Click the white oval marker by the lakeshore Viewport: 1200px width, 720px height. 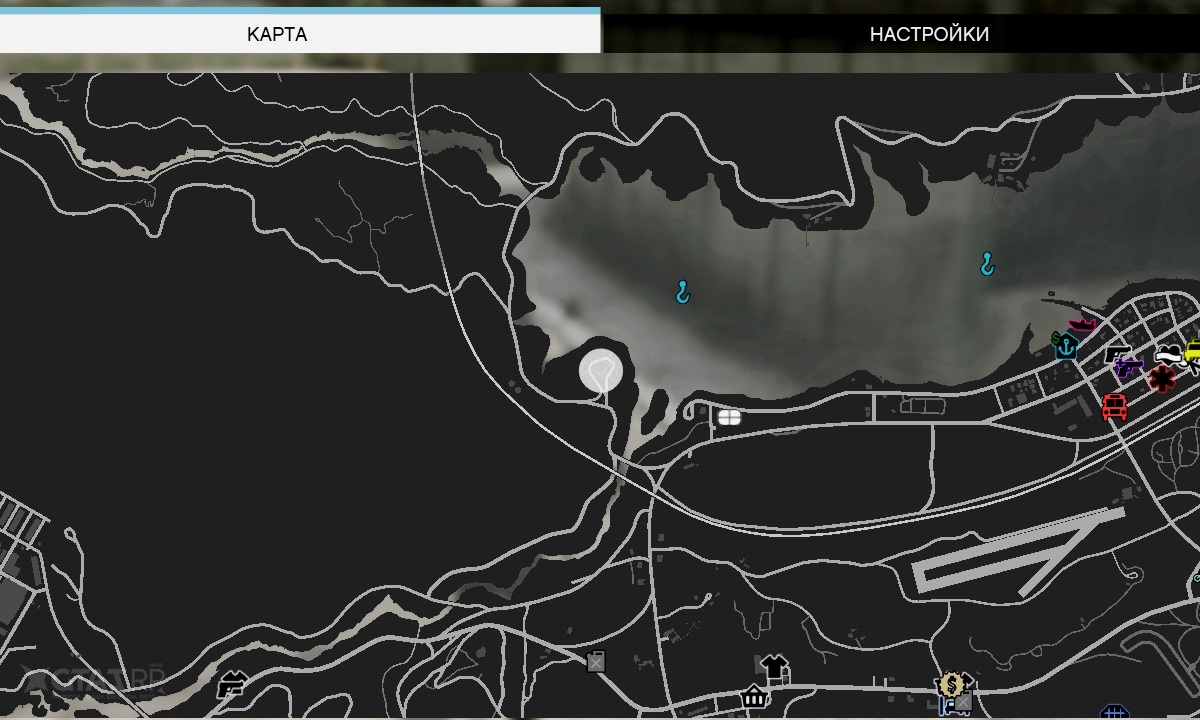pyautogui.click(x=729, y=417)
